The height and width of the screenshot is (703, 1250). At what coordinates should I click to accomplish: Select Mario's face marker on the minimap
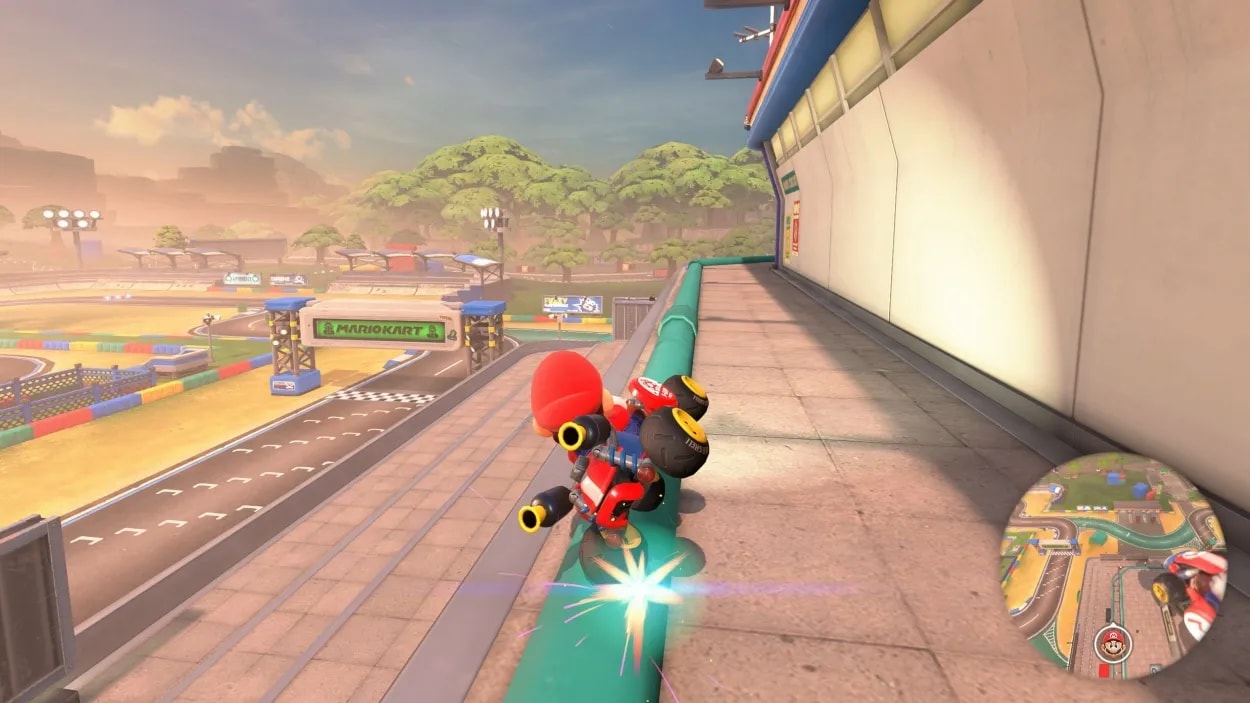coord(1110,642)
